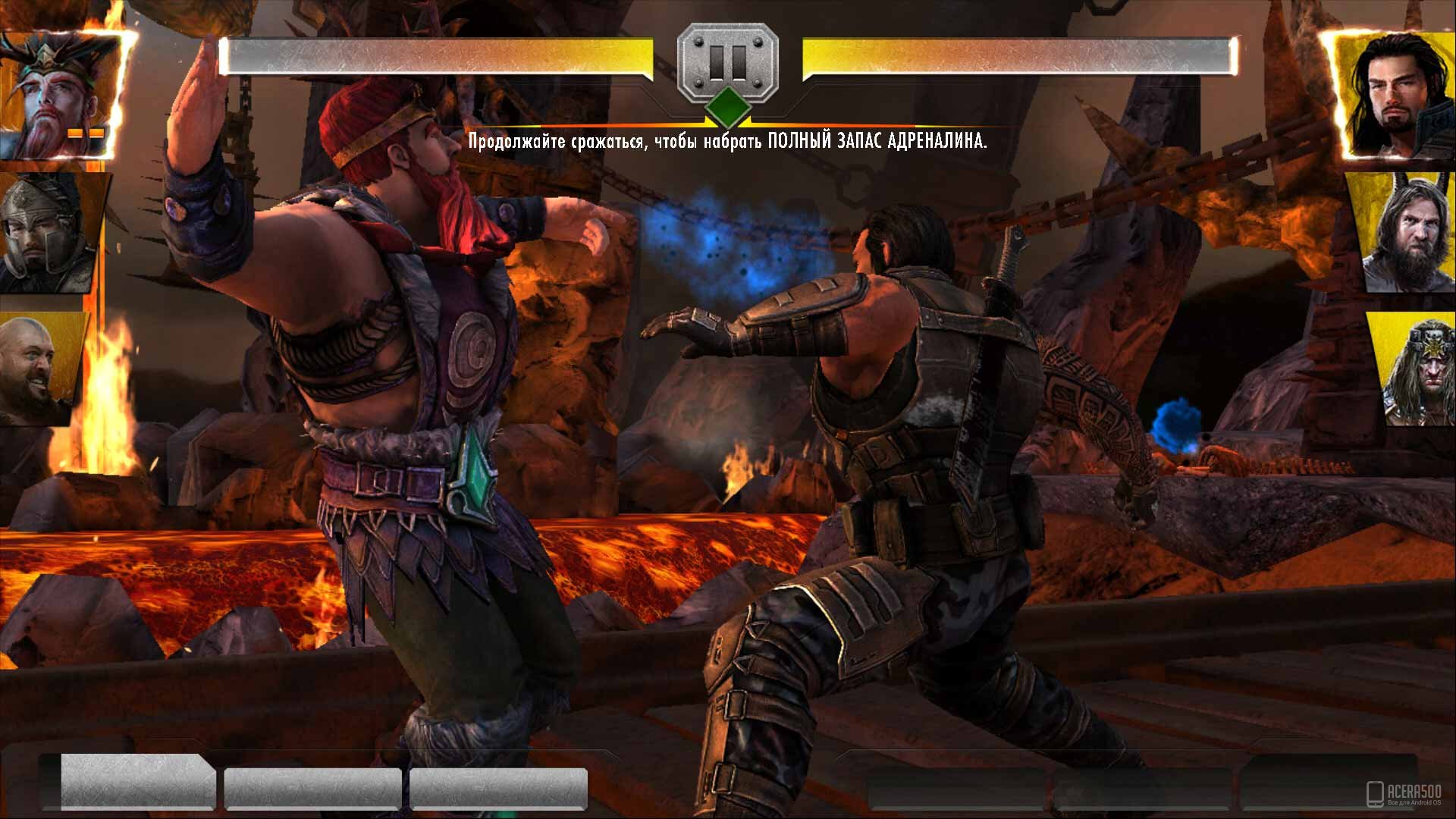Tap the horned brown-bearded opponent portrait
Image resolution: width=1456 pixels, height=819 pixels.
[1408, 233]
